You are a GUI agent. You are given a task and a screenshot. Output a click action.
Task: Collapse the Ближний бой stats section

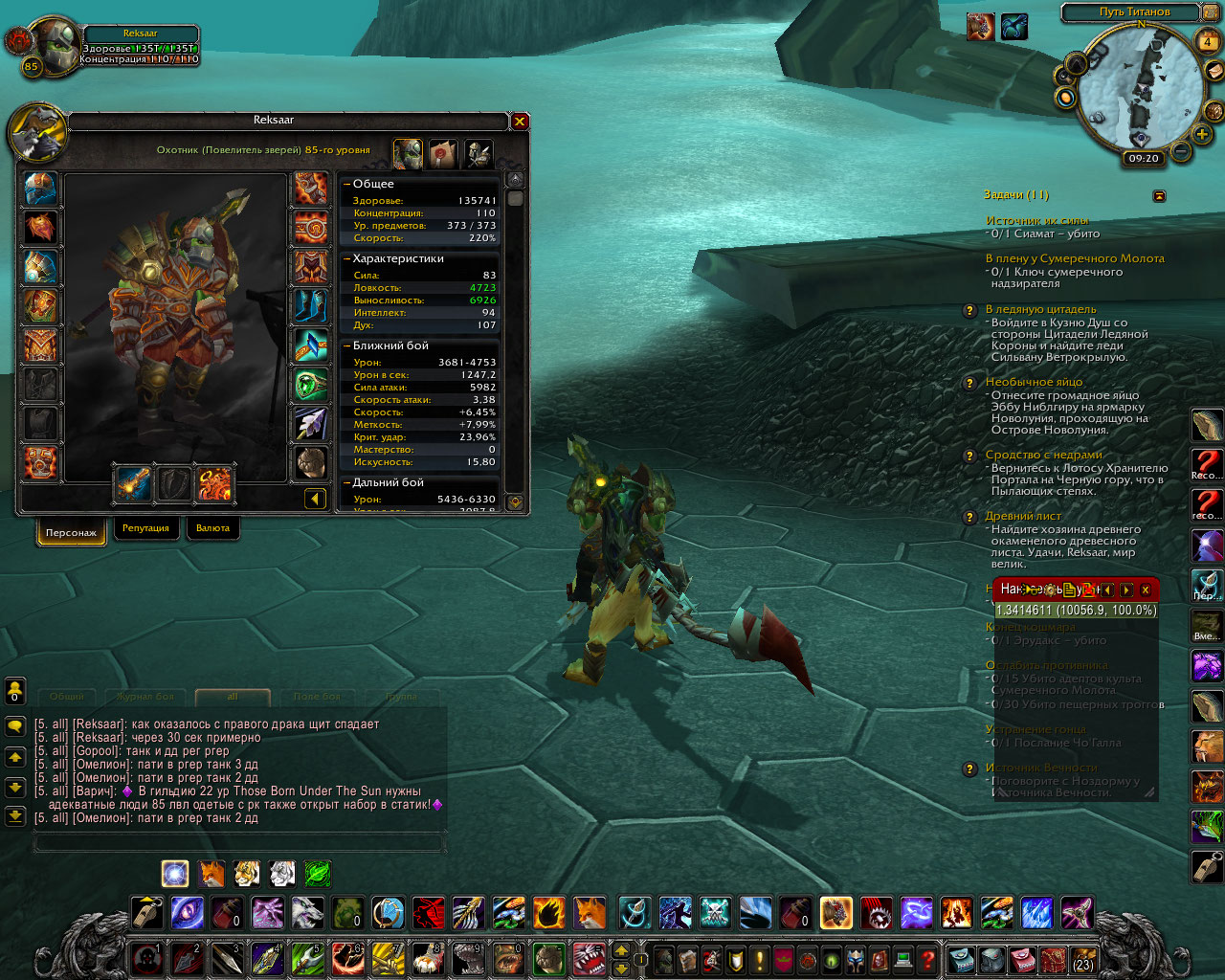coord(346,345)
